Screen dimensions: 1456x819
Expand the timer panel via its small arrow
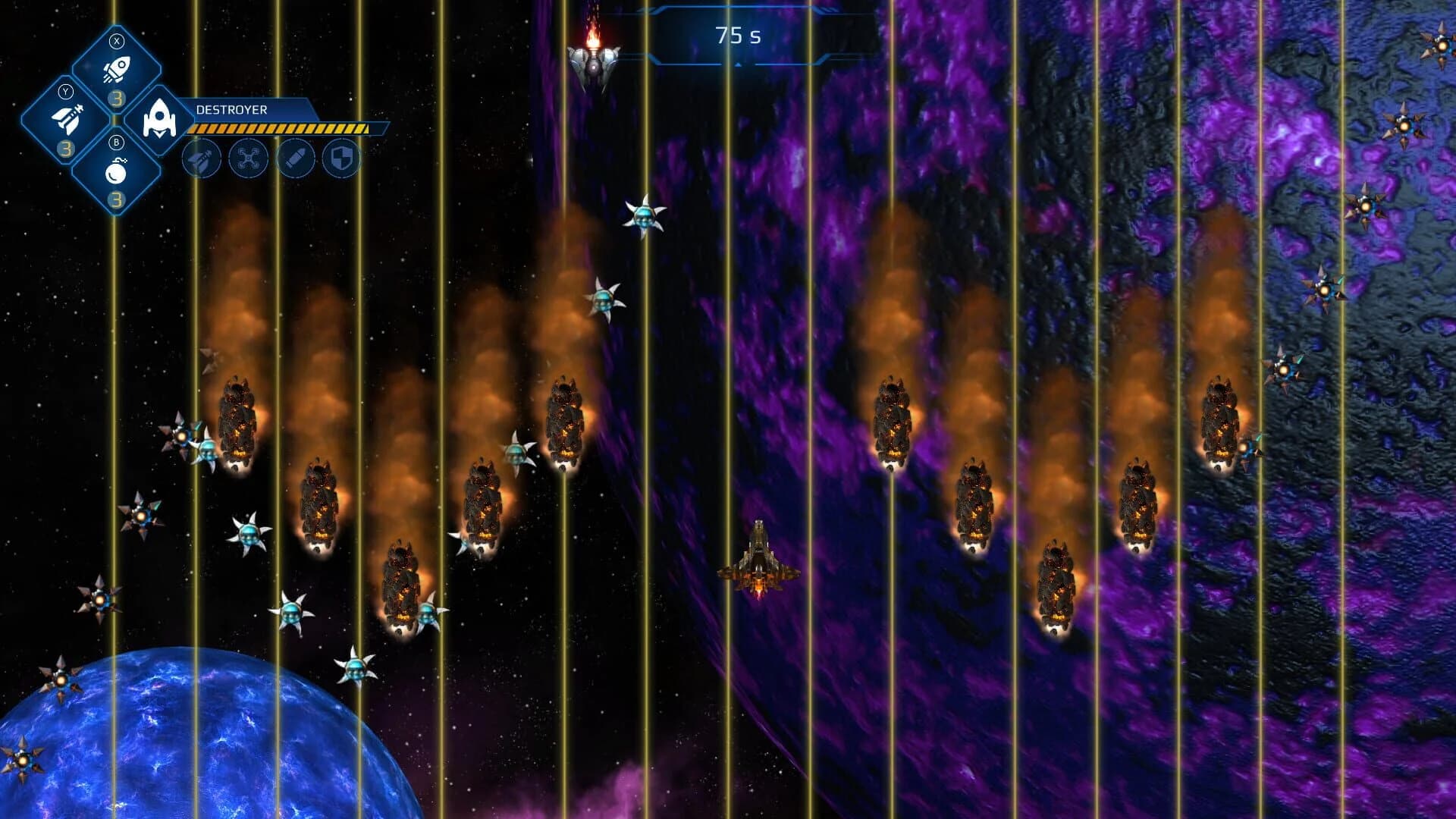(x=736, y=65)
